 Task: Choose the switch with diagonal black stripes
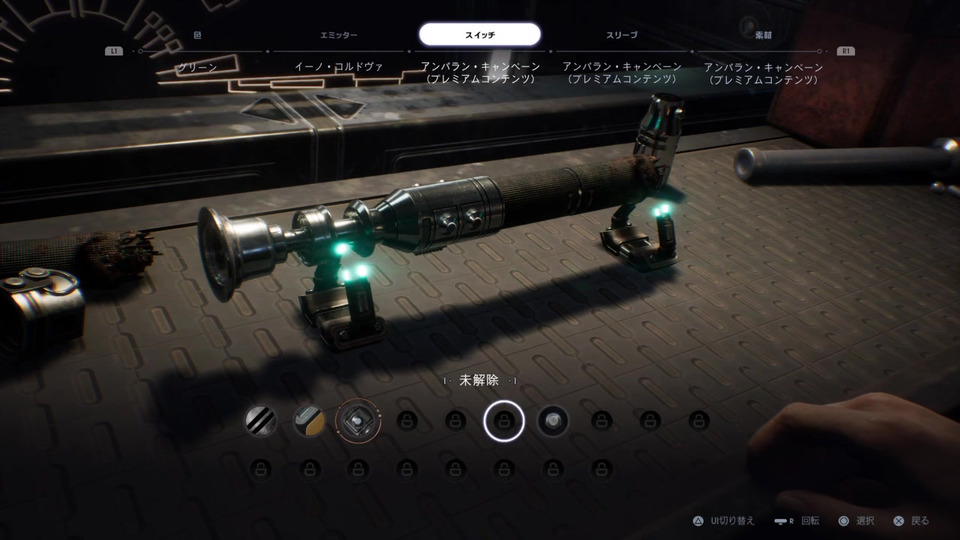[x=261, y=421]
